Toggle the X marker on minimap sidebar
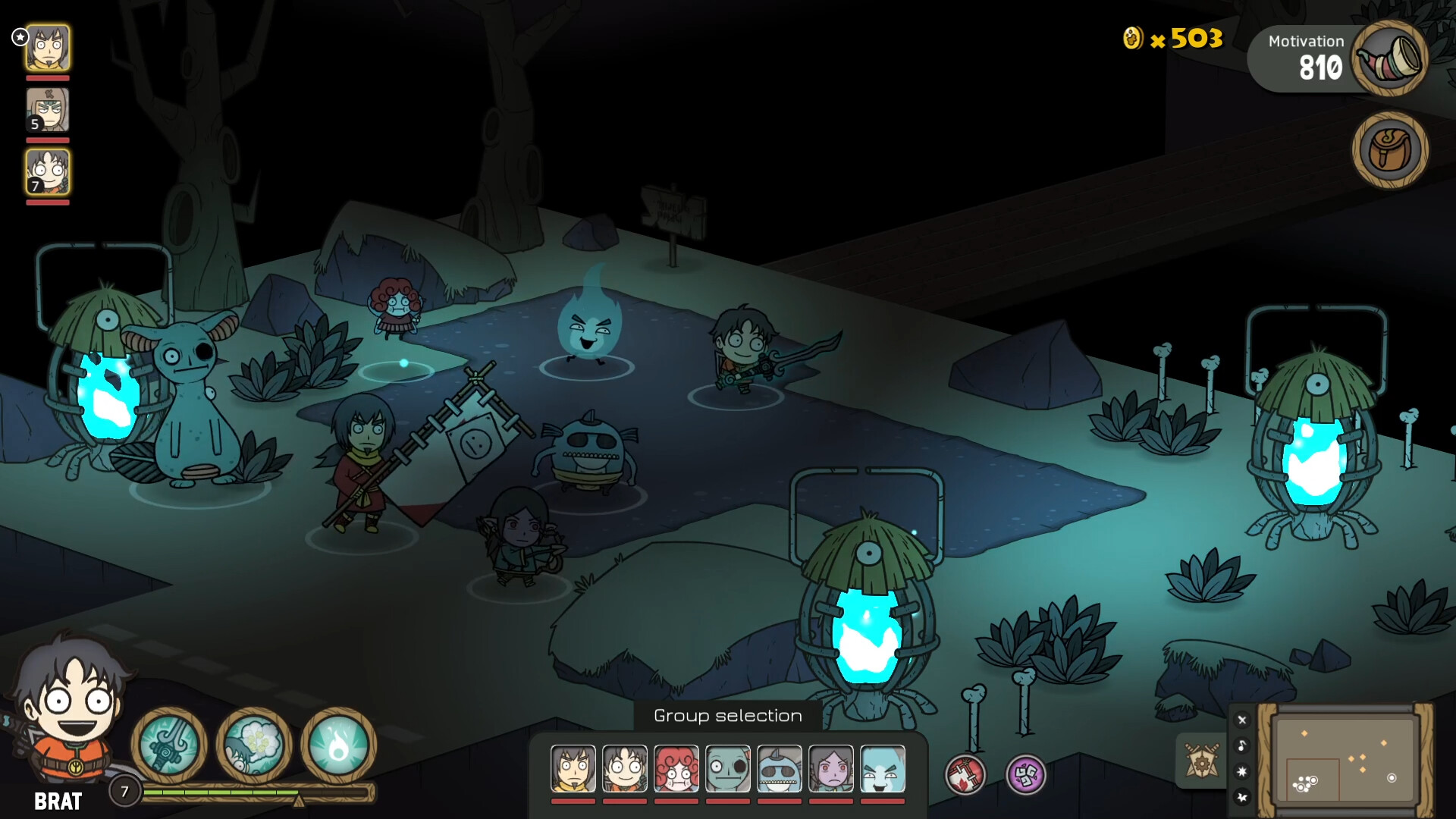This screenshot has width=1456, height=819. pyautogui.click(x=1242, y=720)
